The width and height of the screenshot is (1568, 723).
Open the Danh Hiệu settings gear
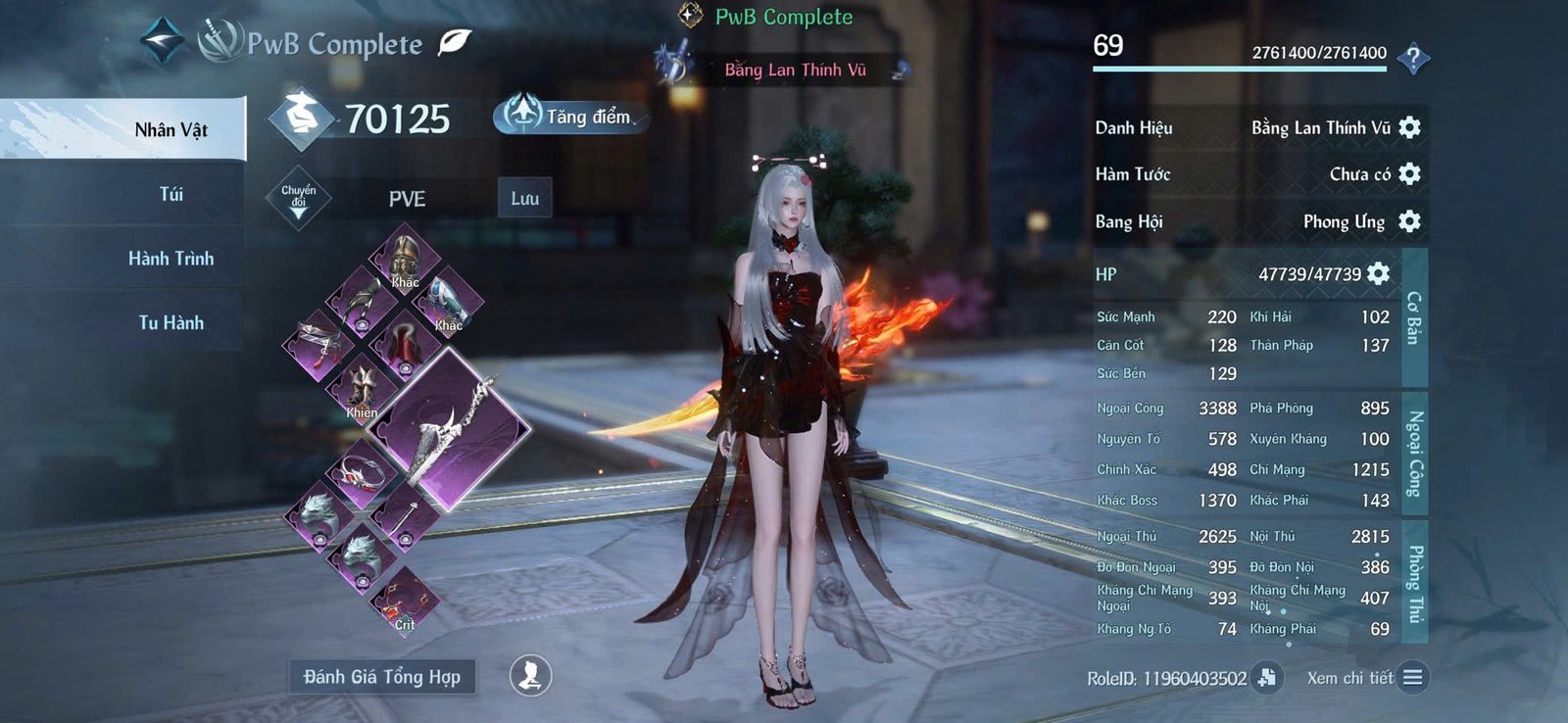tap(1408, 127)
